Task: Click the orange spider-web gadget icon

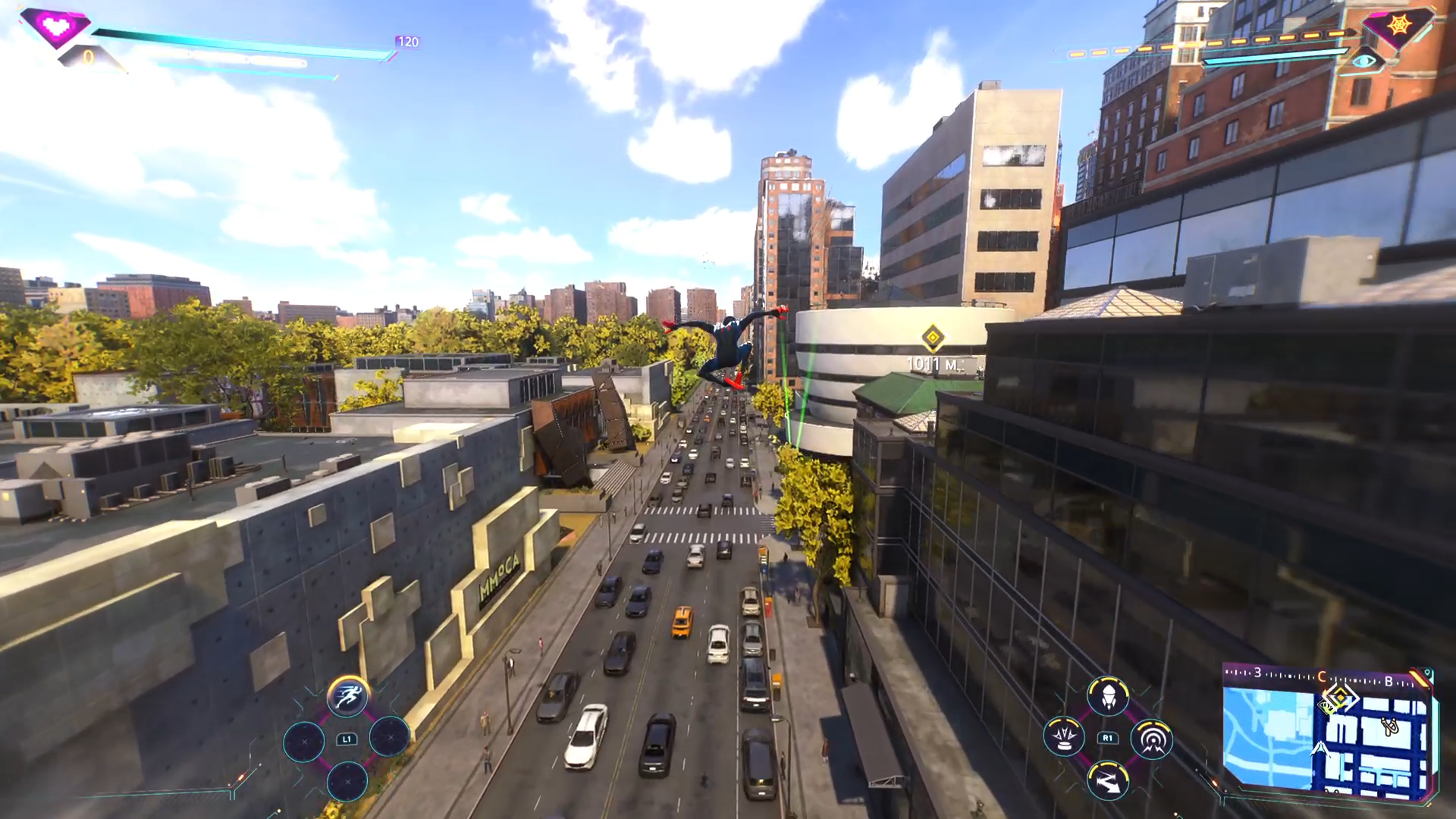Action: point(1399,26)
